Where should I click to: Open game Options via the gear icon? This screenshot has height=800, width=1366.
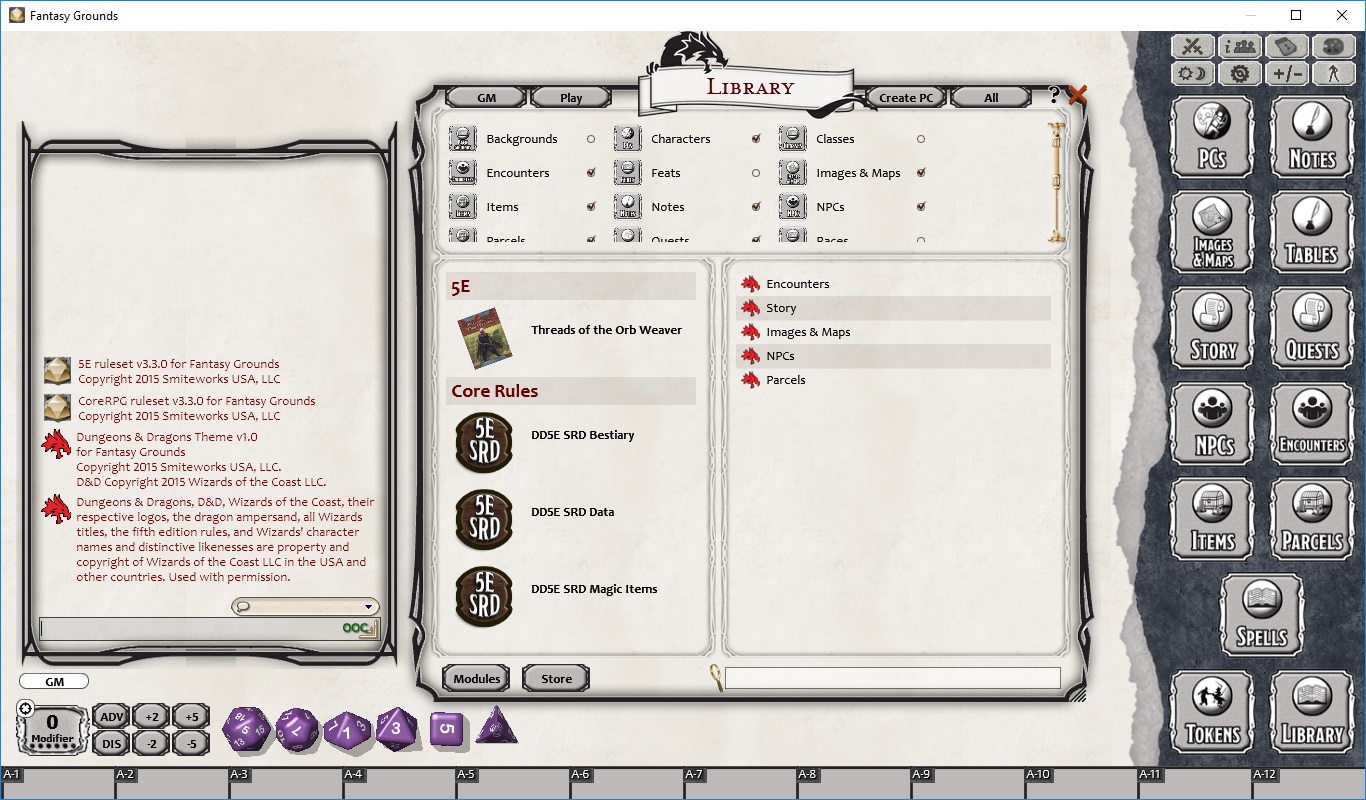[1239, 73]
